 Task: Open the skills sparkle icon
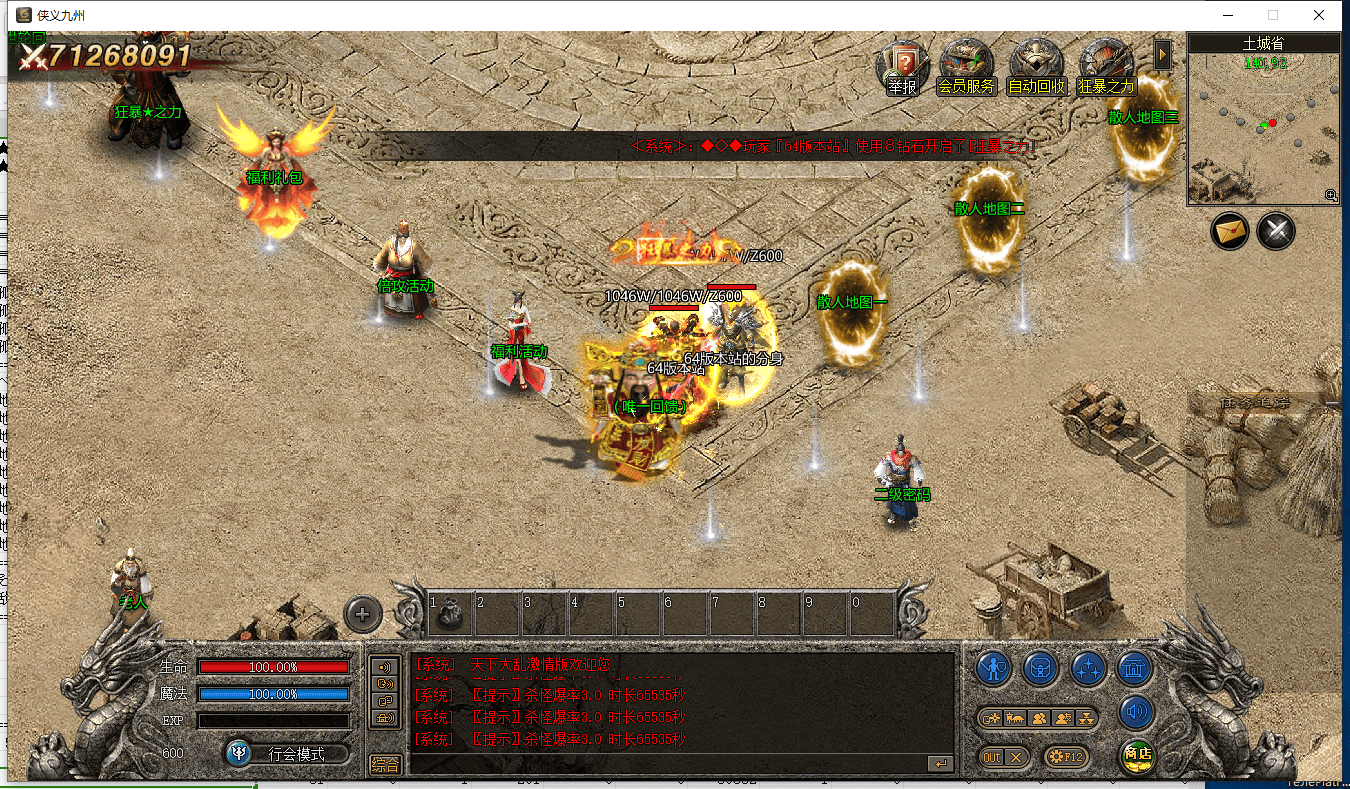[x=1088, y=667]
